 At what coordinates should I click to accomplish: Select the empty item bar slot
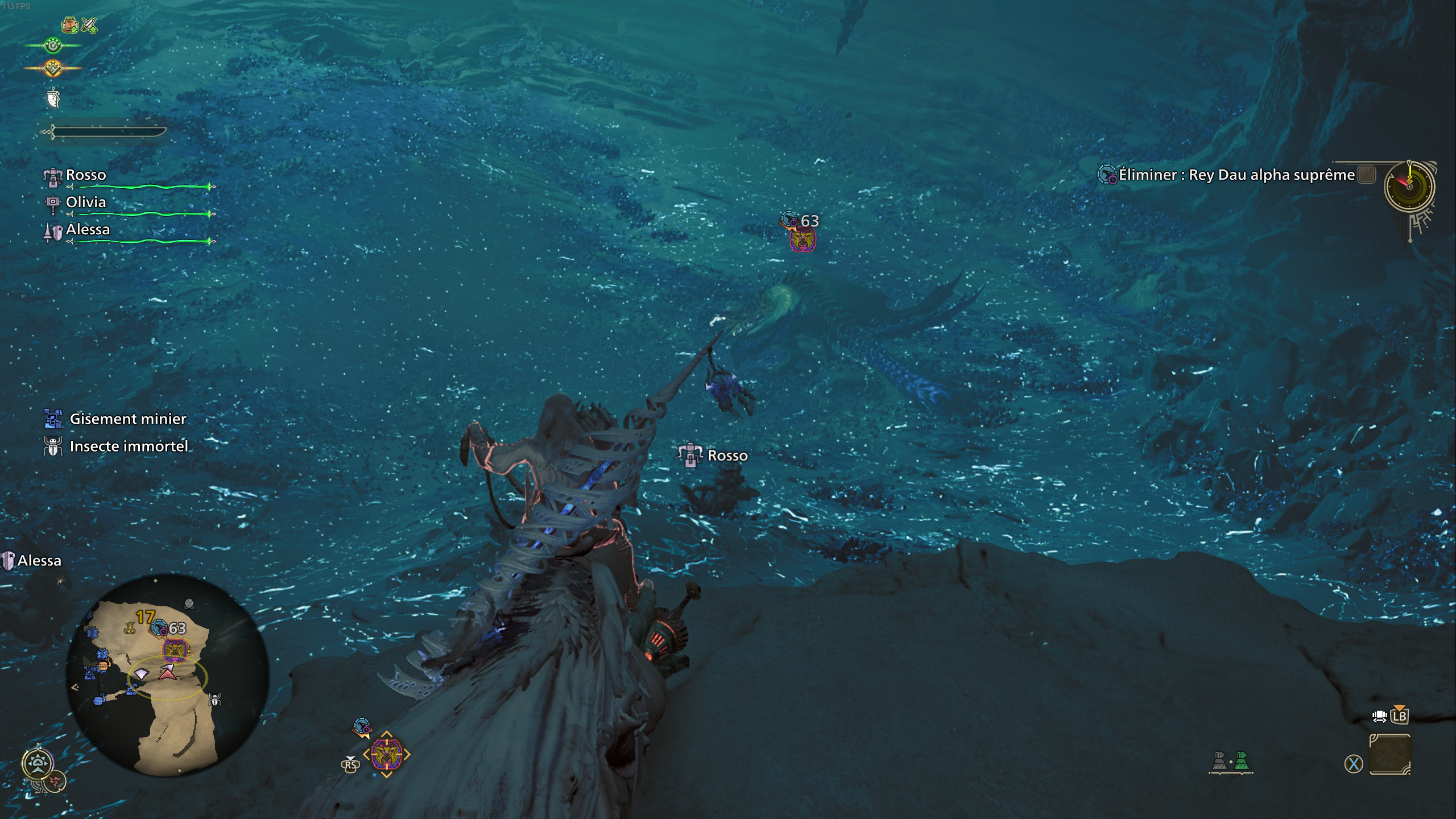pyautogui.click(x=1389, y=755)
